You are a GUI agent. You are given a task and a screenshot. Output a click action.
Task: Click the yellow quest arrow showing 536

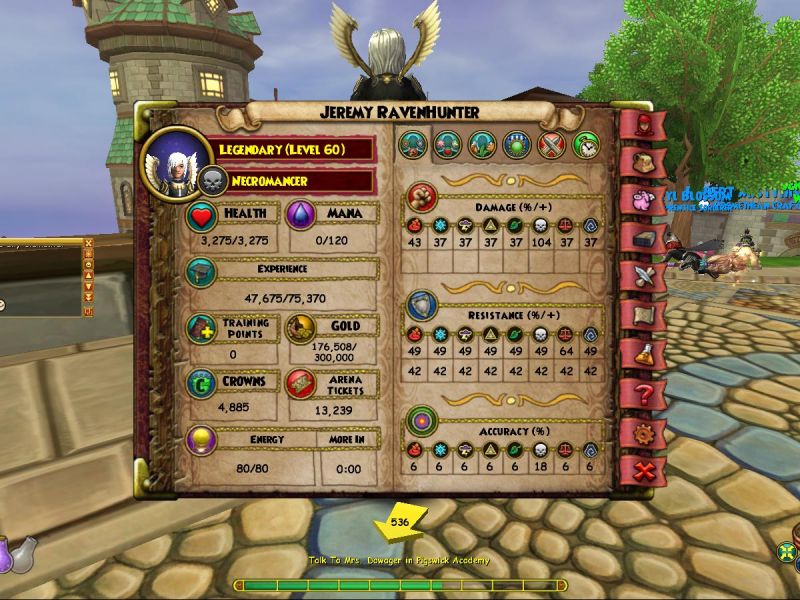[400, 523]
